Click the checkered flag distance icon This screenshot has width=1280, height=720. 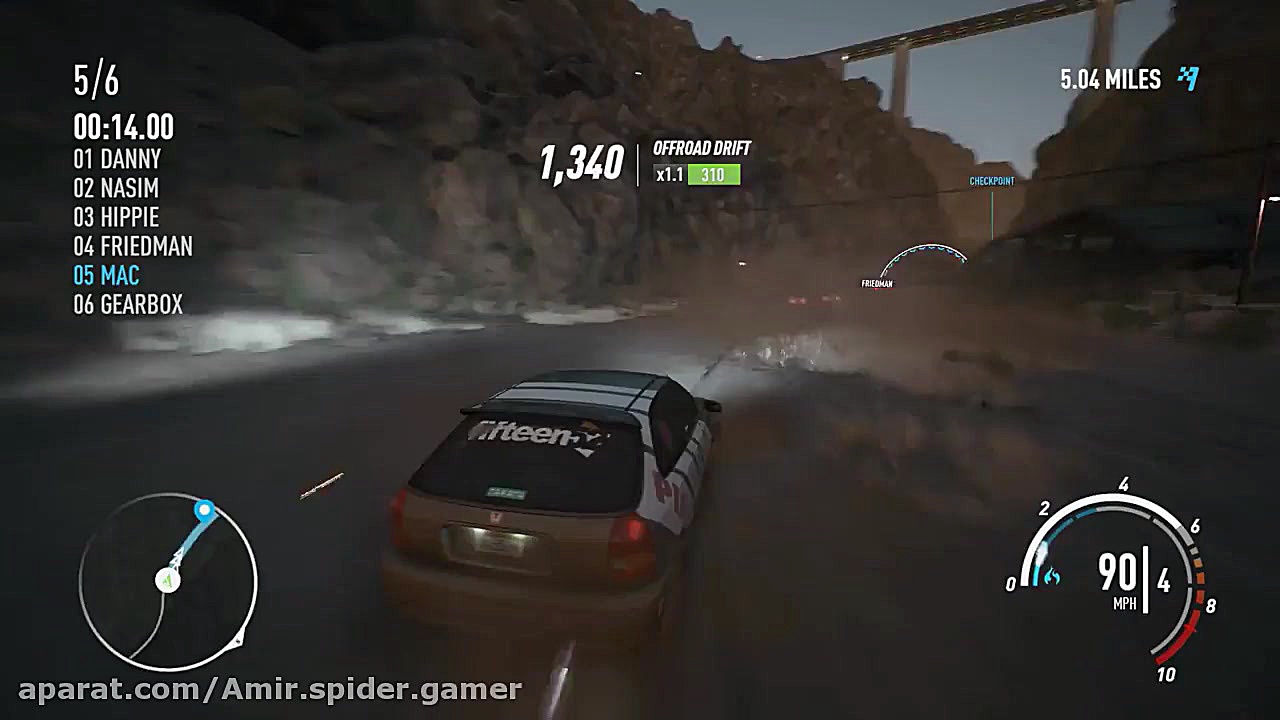(1188, 79)
